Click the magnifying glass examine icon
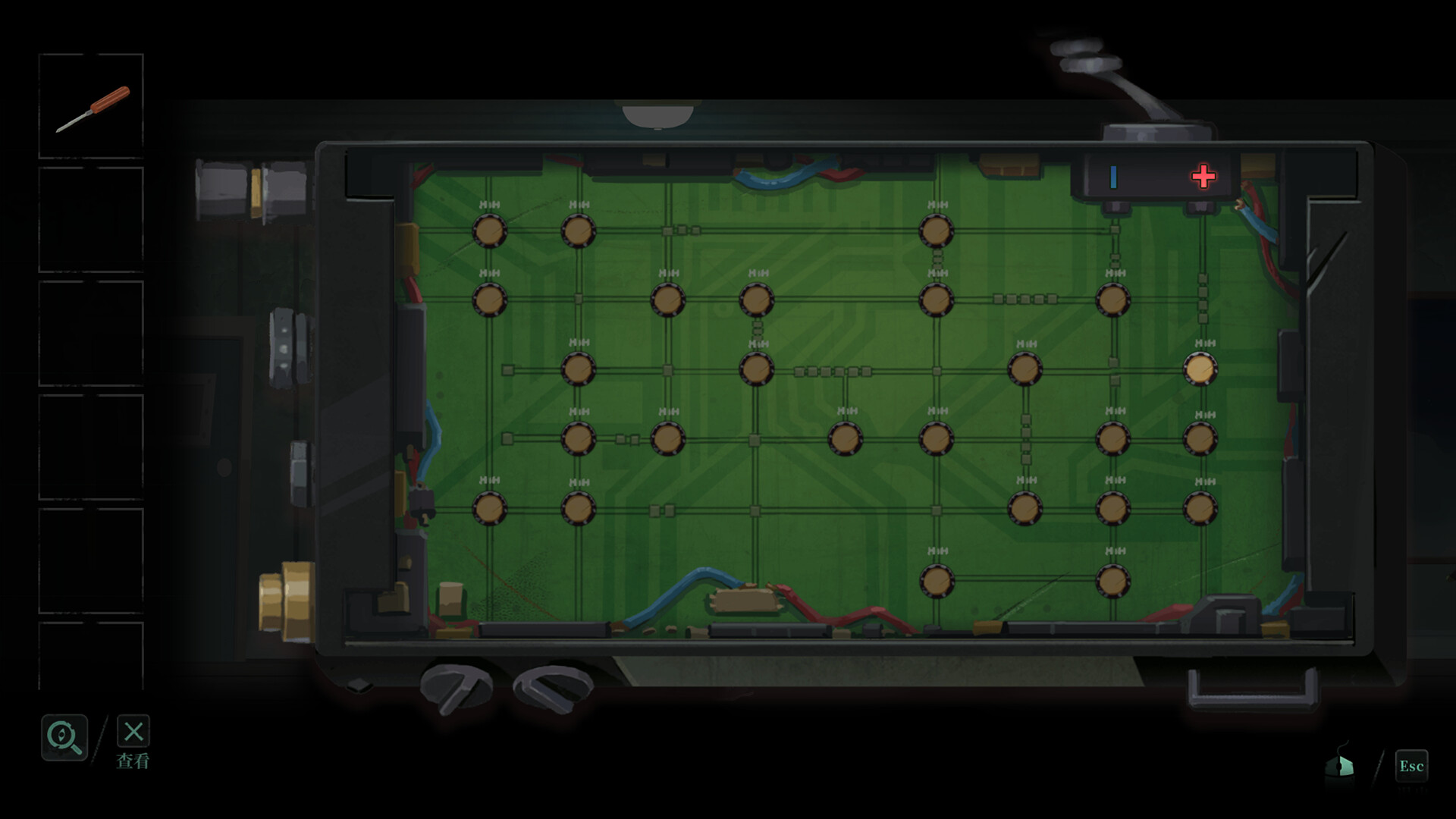Viewport: 1456px width, 819px height. point(64,736)
